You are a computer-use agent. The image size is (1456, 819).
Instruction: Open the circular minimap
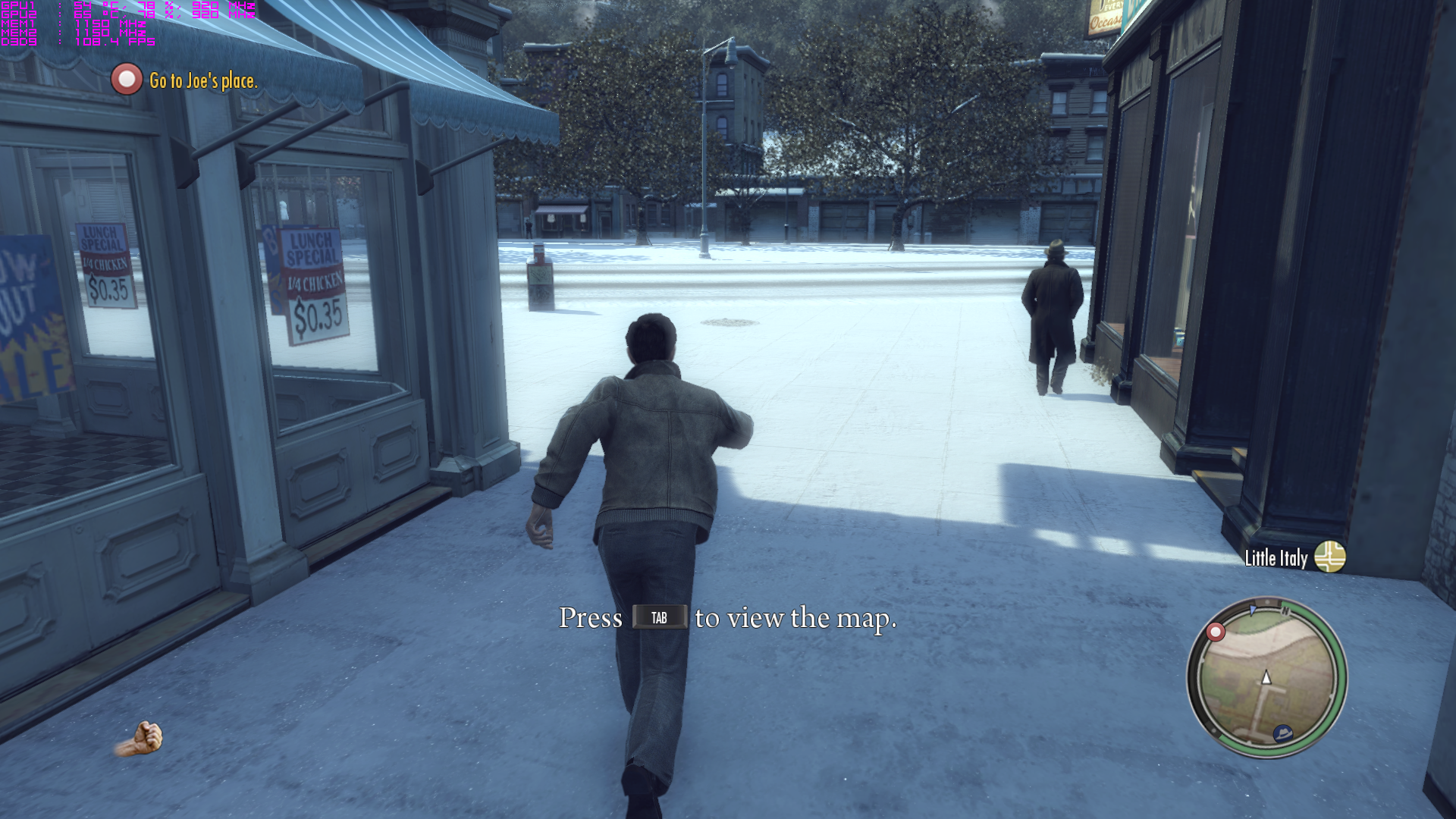pyautogui.click(x=1266, y=677)
